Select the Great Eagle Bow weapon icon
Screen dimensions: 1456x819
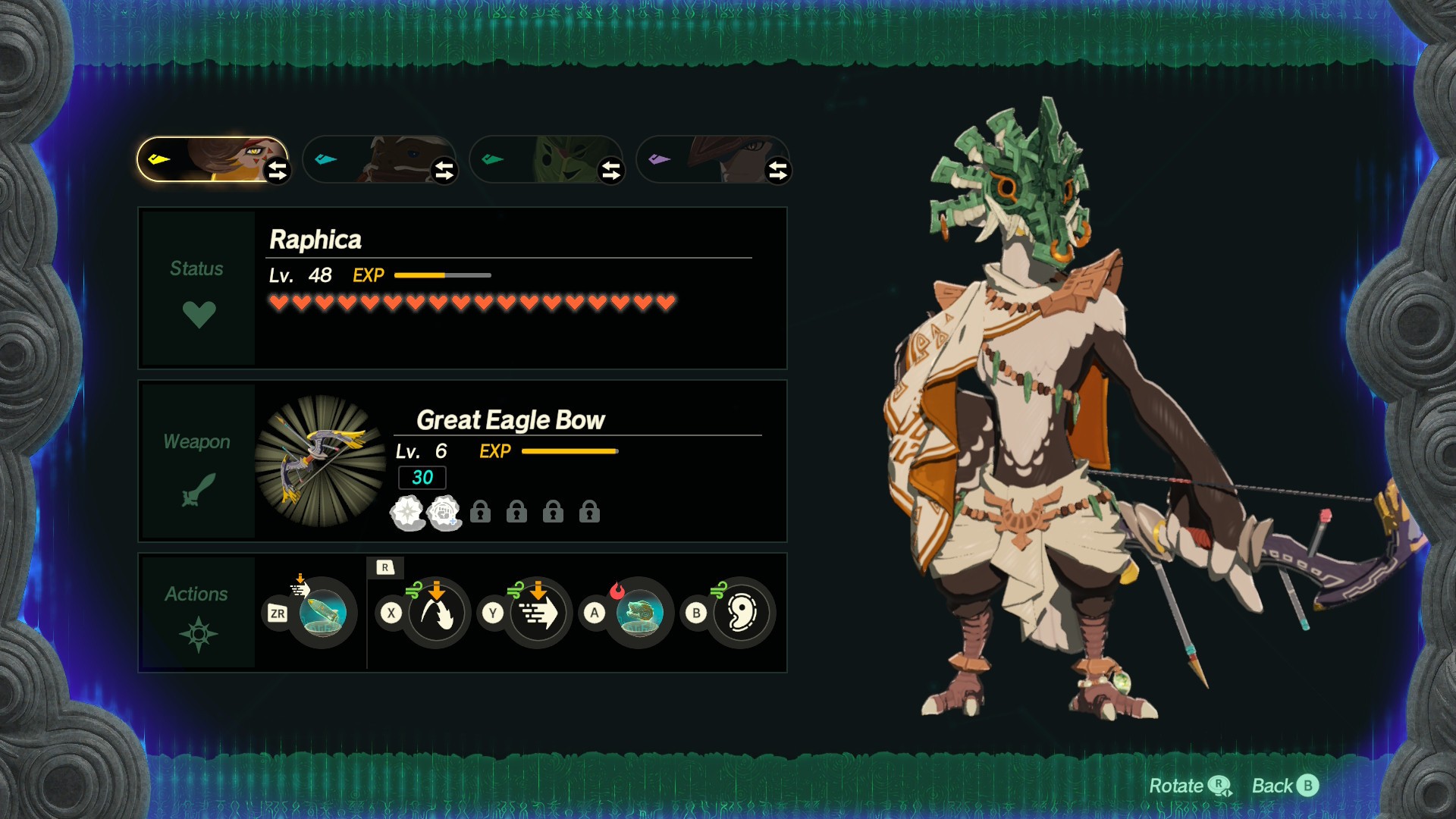pos(321,461)
